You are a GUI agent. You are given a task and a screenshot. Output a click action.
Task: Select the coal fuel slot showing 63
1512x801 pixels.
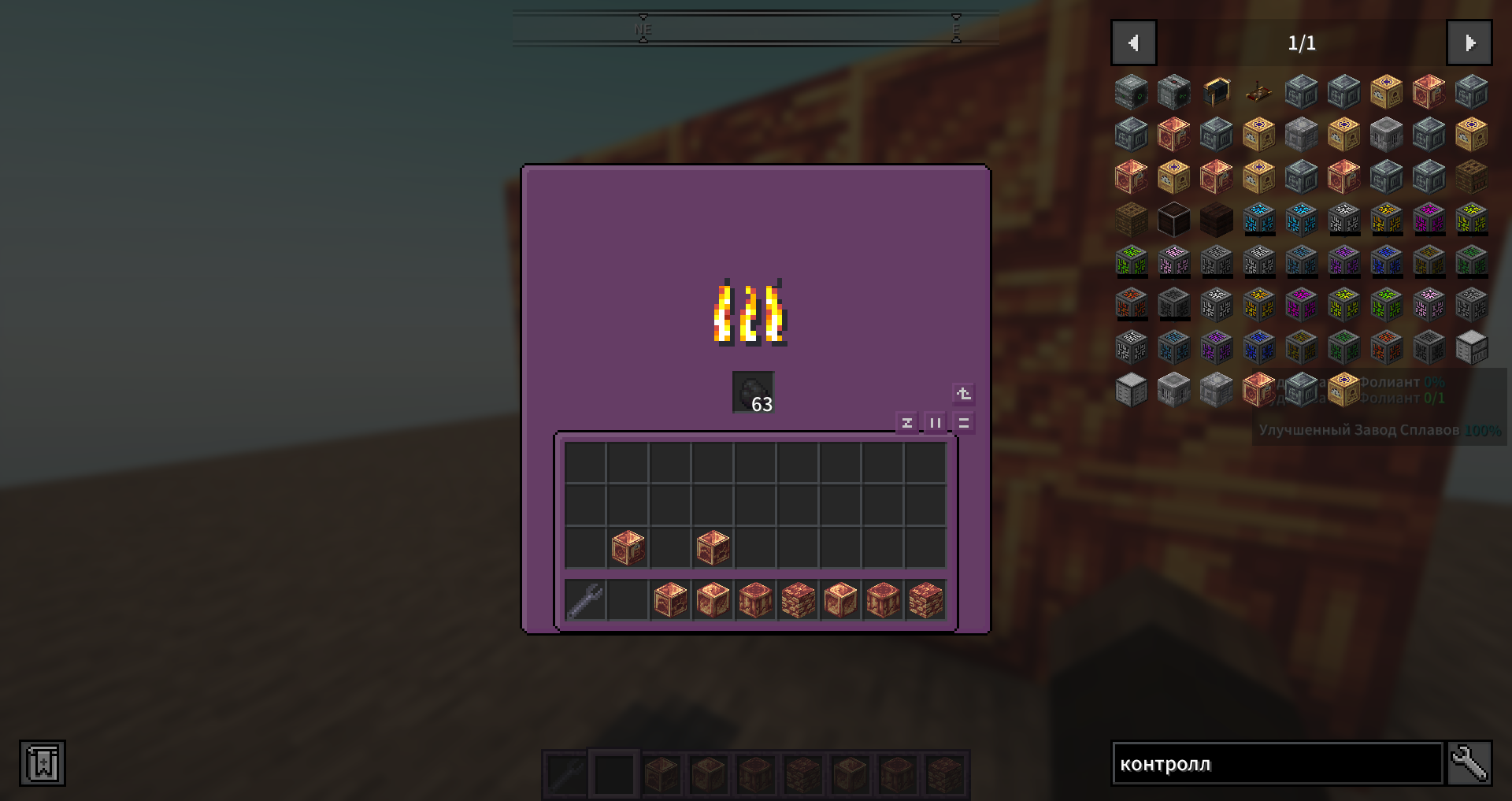tap(754, 392)
